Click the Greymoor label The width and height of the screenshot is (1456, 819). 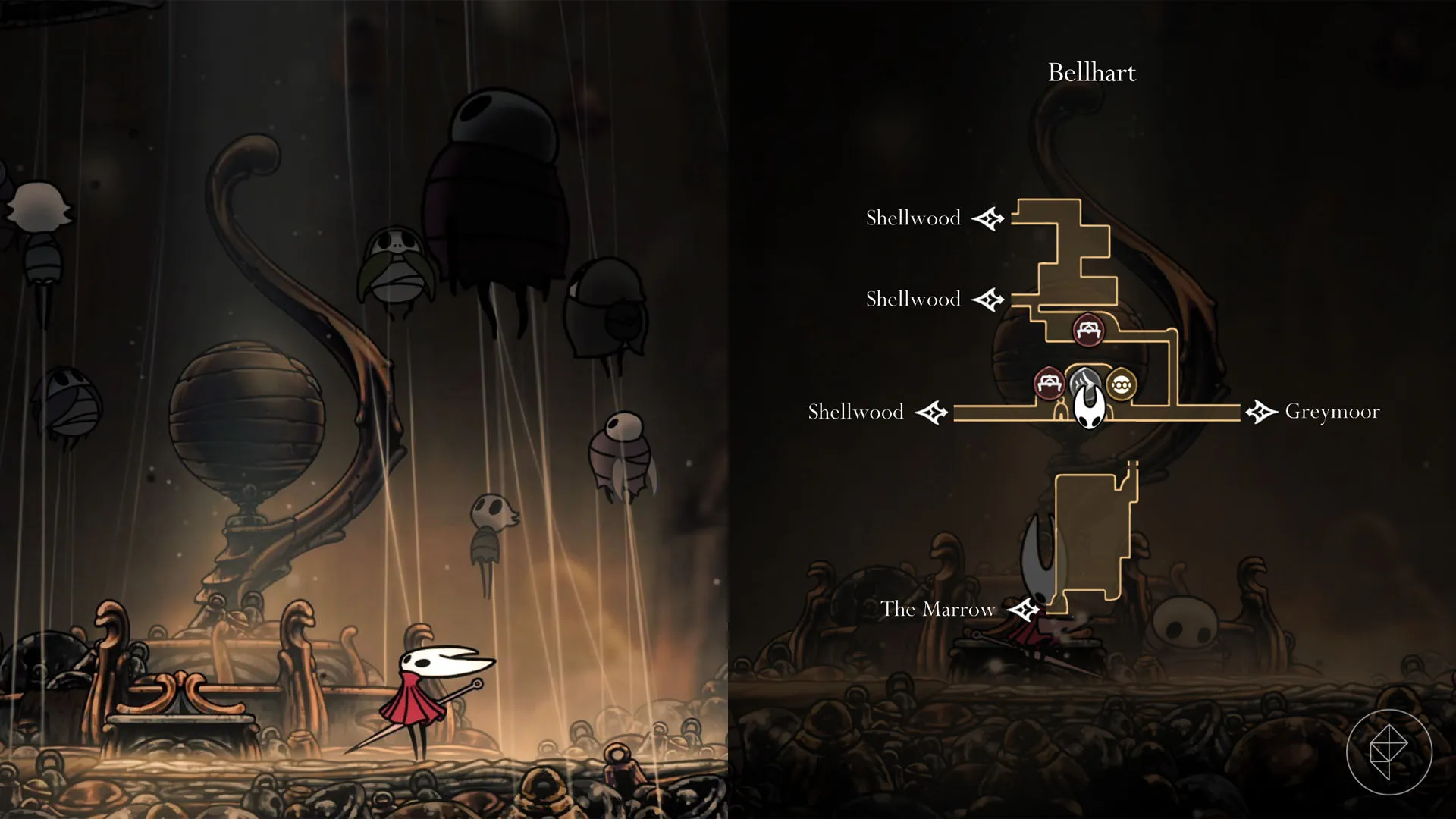point(1332,412)
